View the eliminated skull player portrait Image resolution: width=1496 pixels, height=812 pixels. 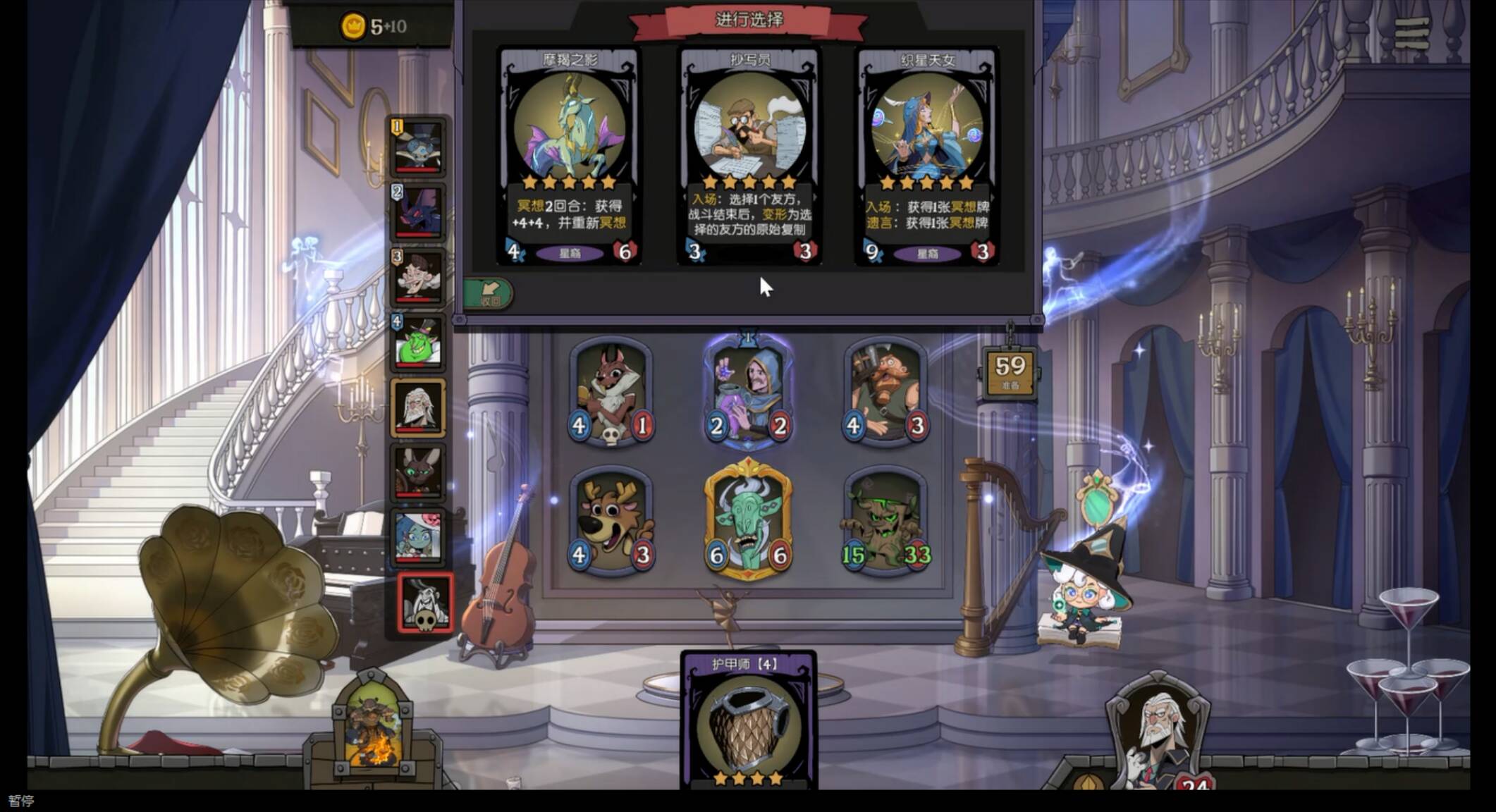tap(425, 603)
